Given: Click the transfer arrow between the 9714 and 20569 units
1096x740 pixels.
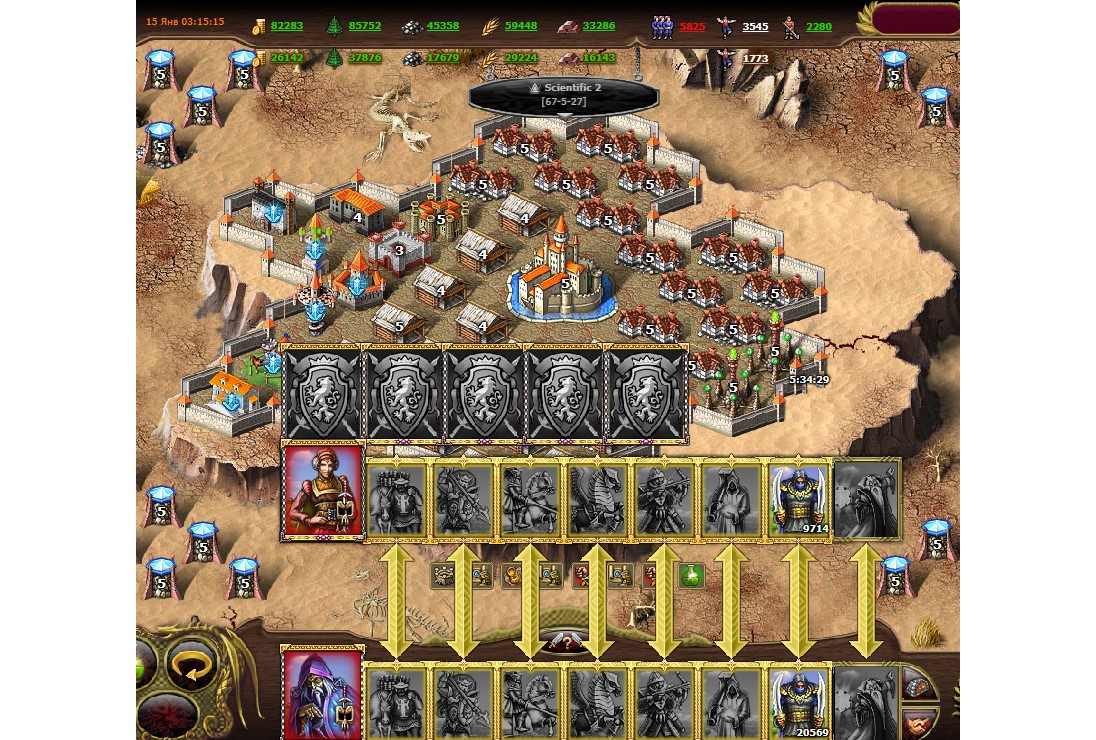Looking at the screenshot, I should pyautogui.click(x=798, y=600).
